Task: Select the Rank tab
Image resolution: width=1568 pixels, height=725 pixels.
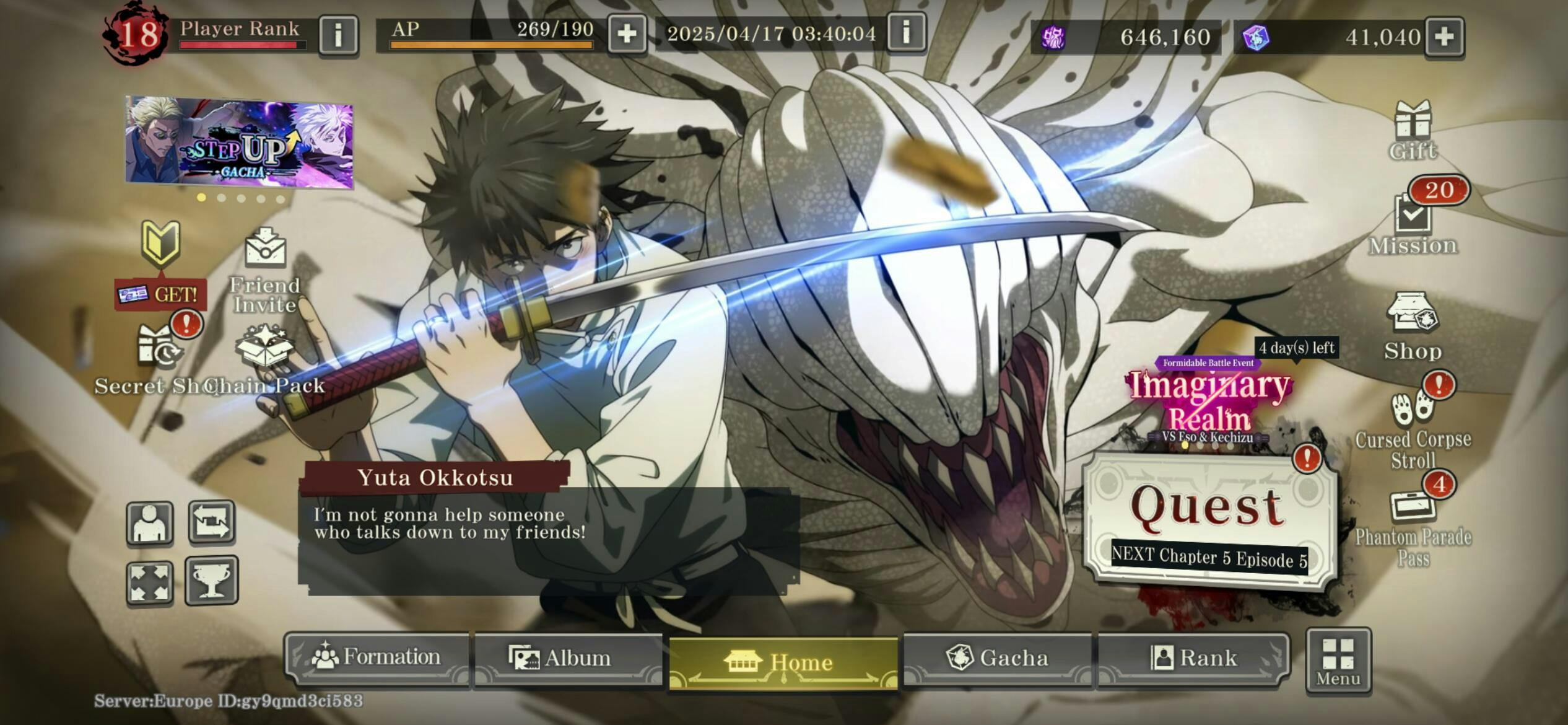Action: tap(1193, 658)
